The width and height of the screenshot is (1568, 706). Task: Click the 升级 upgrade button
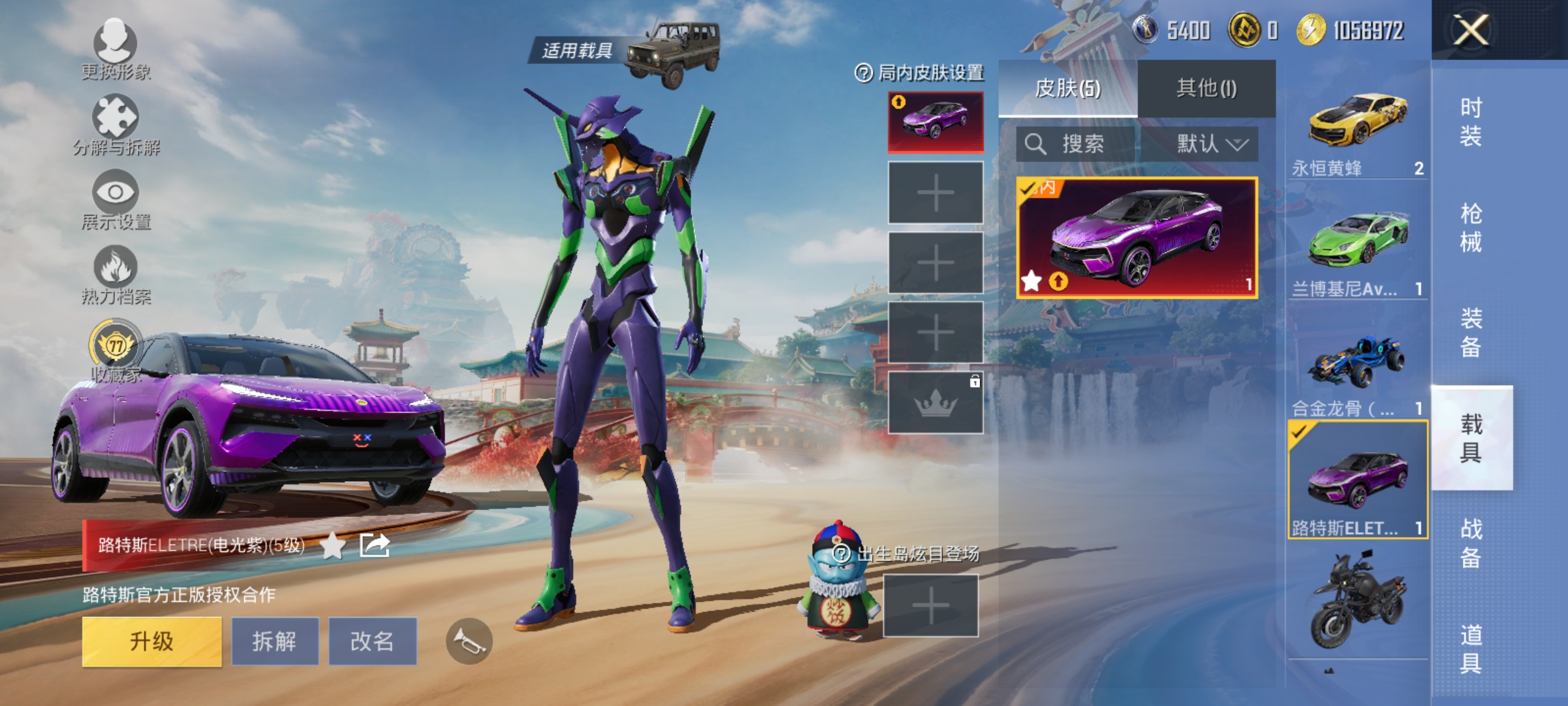[152, 641]
